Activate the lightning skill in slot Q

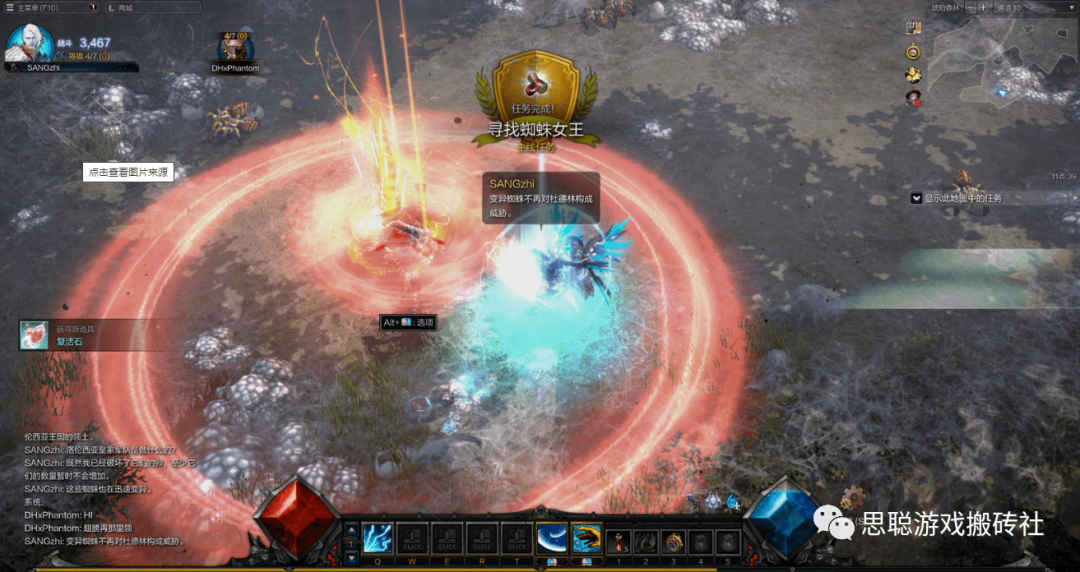pyautogui.click(x=377, y=538)
